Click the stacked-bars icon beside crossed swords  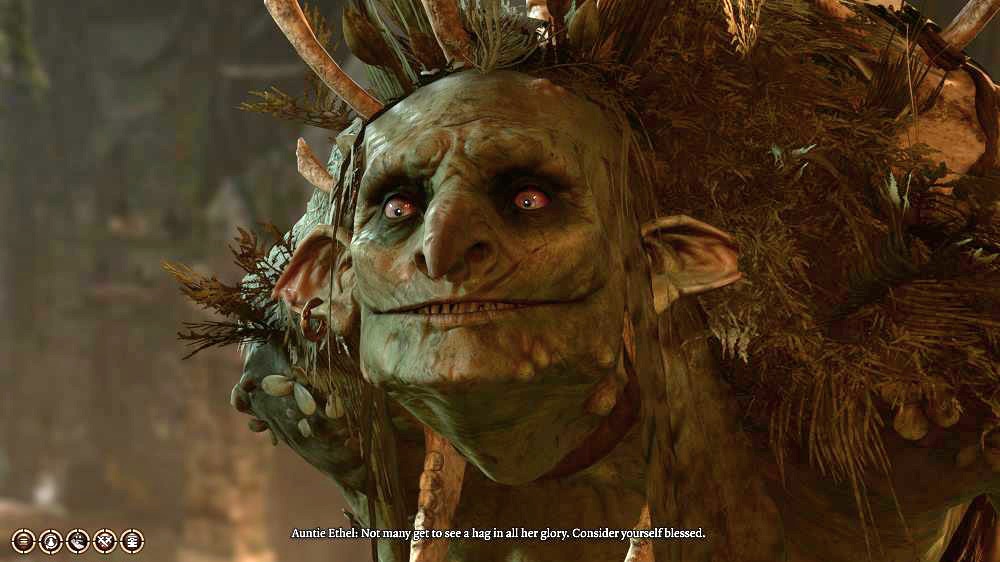tap(131, 541)
